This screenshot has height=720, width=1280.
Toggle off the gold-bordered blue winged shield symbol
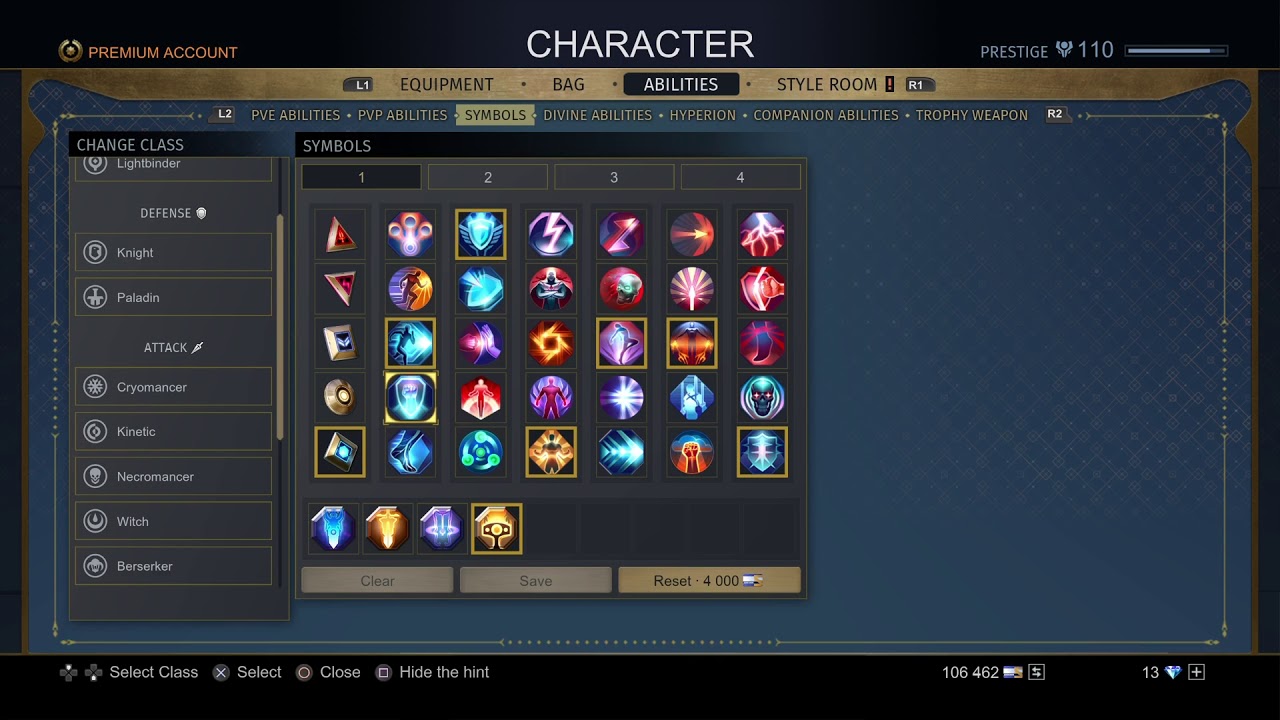[481, 234]
